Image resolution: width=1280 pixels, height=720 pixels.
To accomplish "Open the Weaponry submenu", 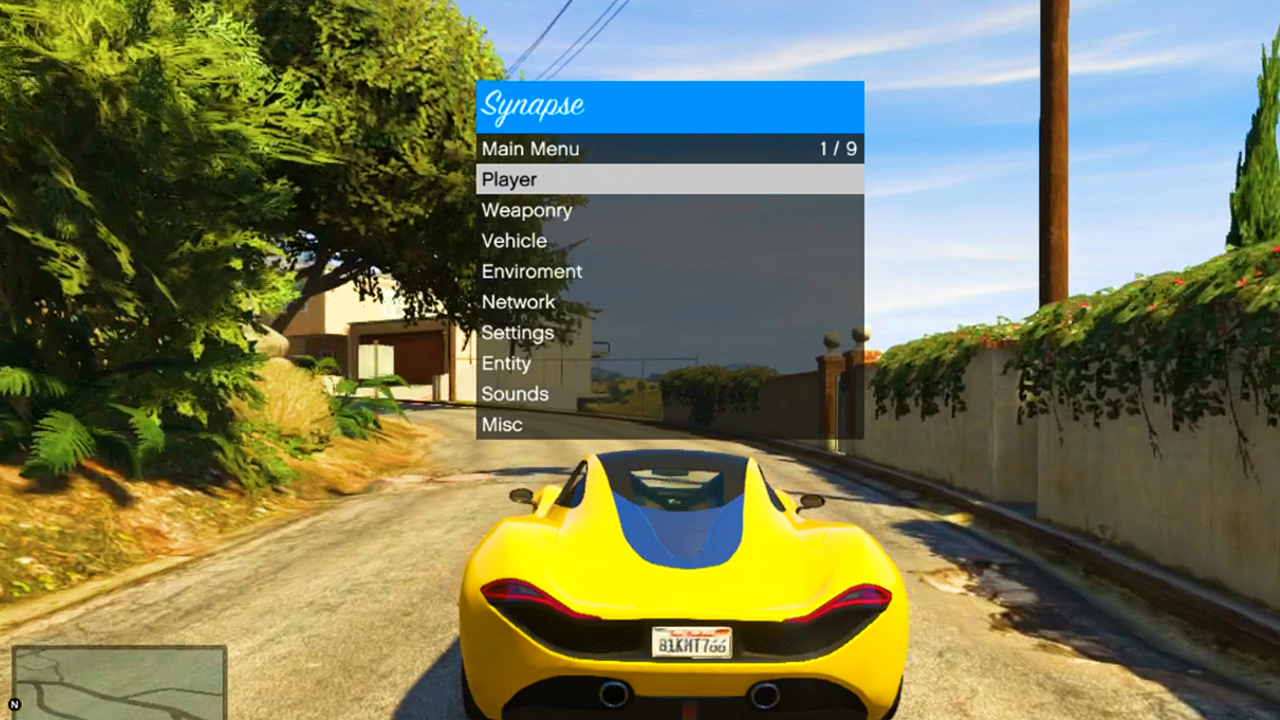I will pos(669,210).
